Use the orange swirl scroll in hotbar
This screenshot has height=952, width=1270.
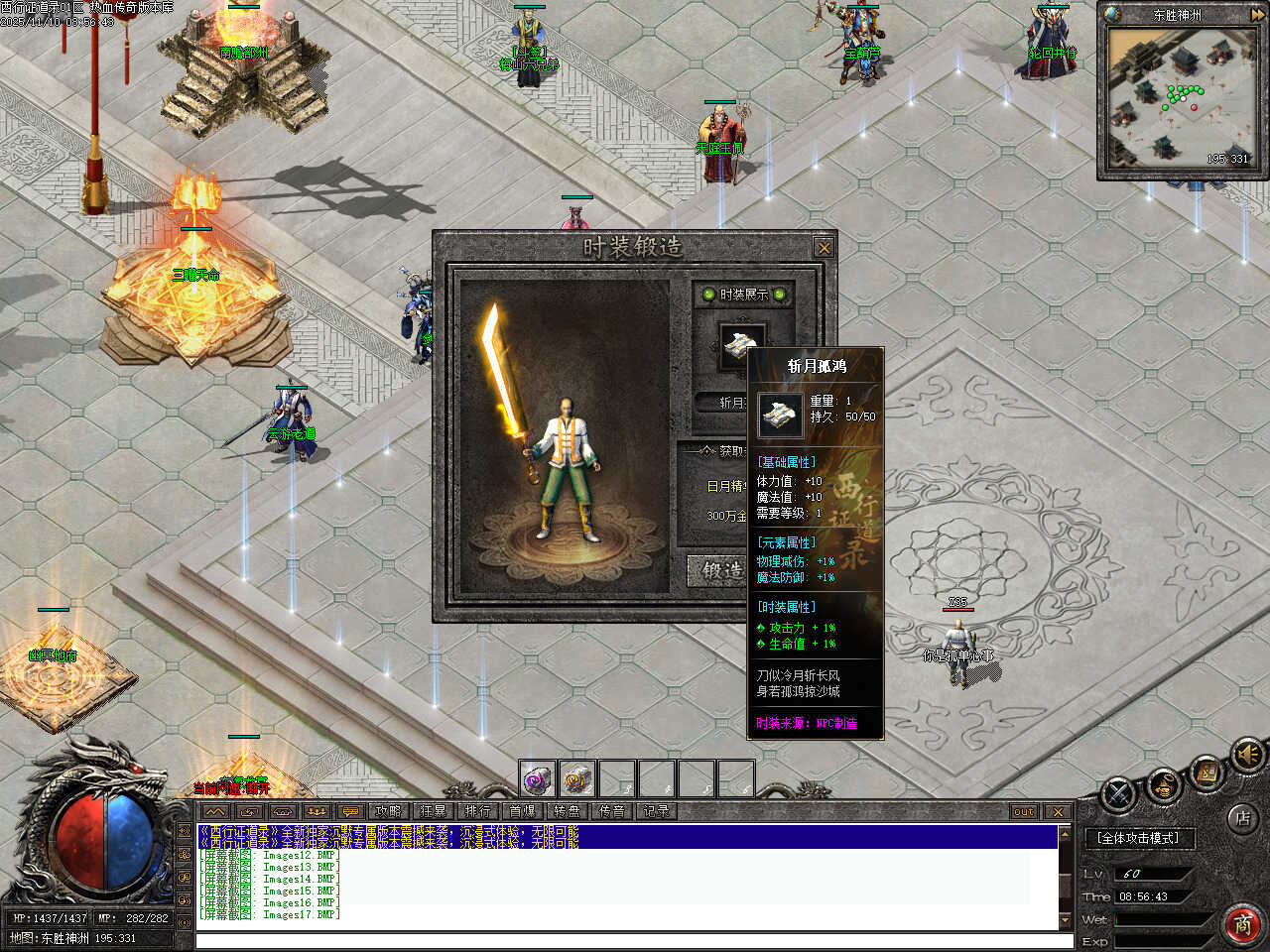tap(577, 779)
